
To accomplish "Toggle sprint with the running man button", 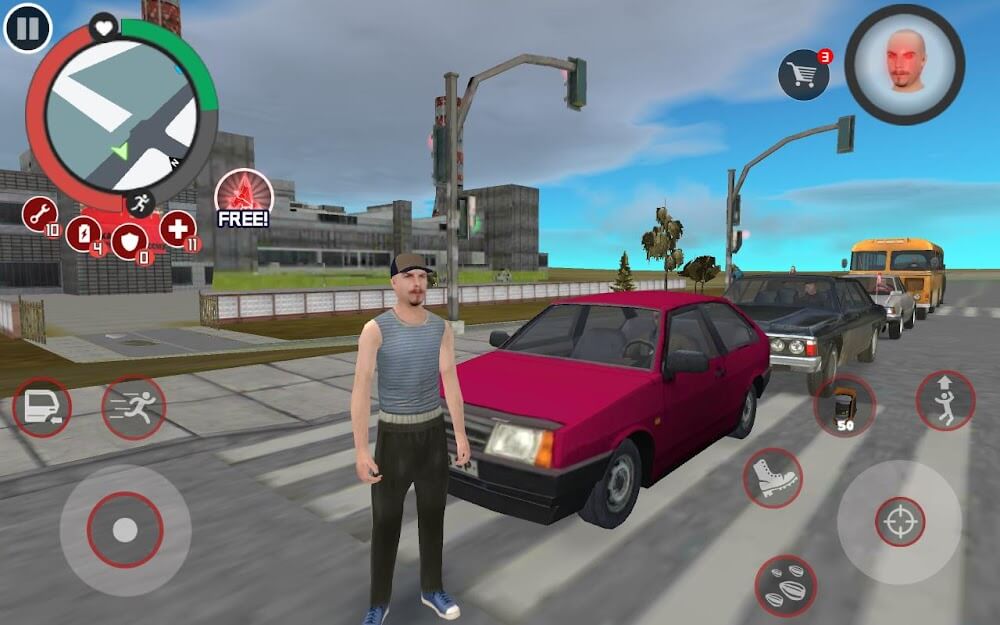I will coord(133,407).
